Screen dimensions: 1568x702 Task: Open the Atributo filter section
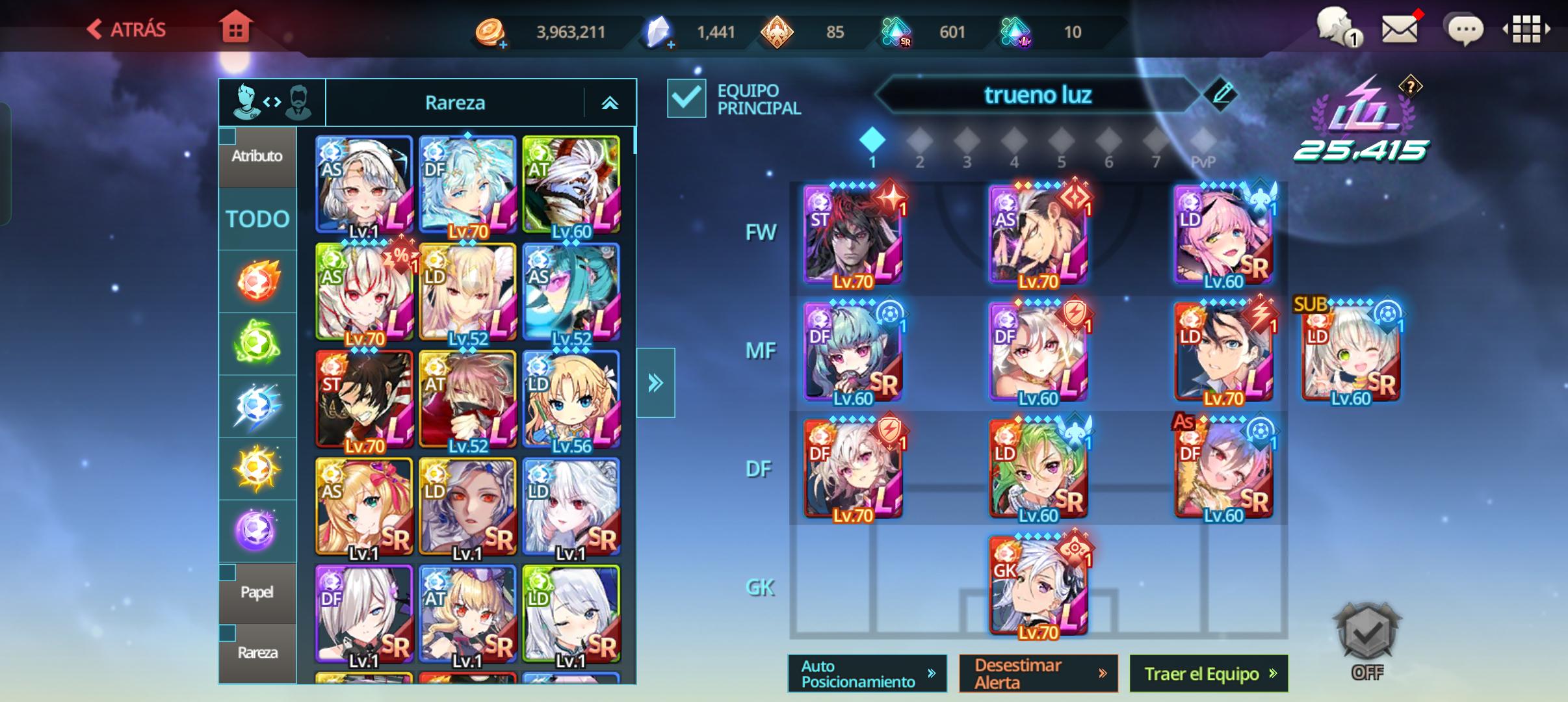coord(258,156)
